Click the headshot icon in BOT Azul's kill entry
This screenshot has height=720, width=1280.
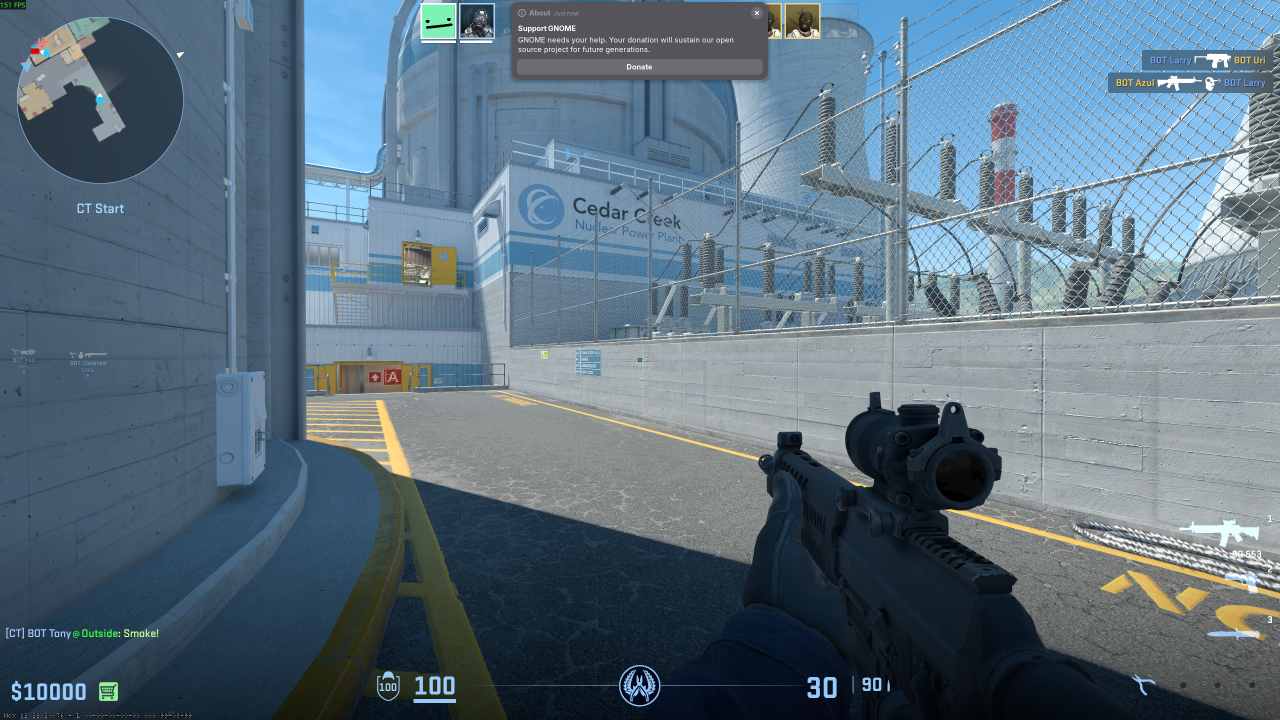click(x=1210, y=82)
